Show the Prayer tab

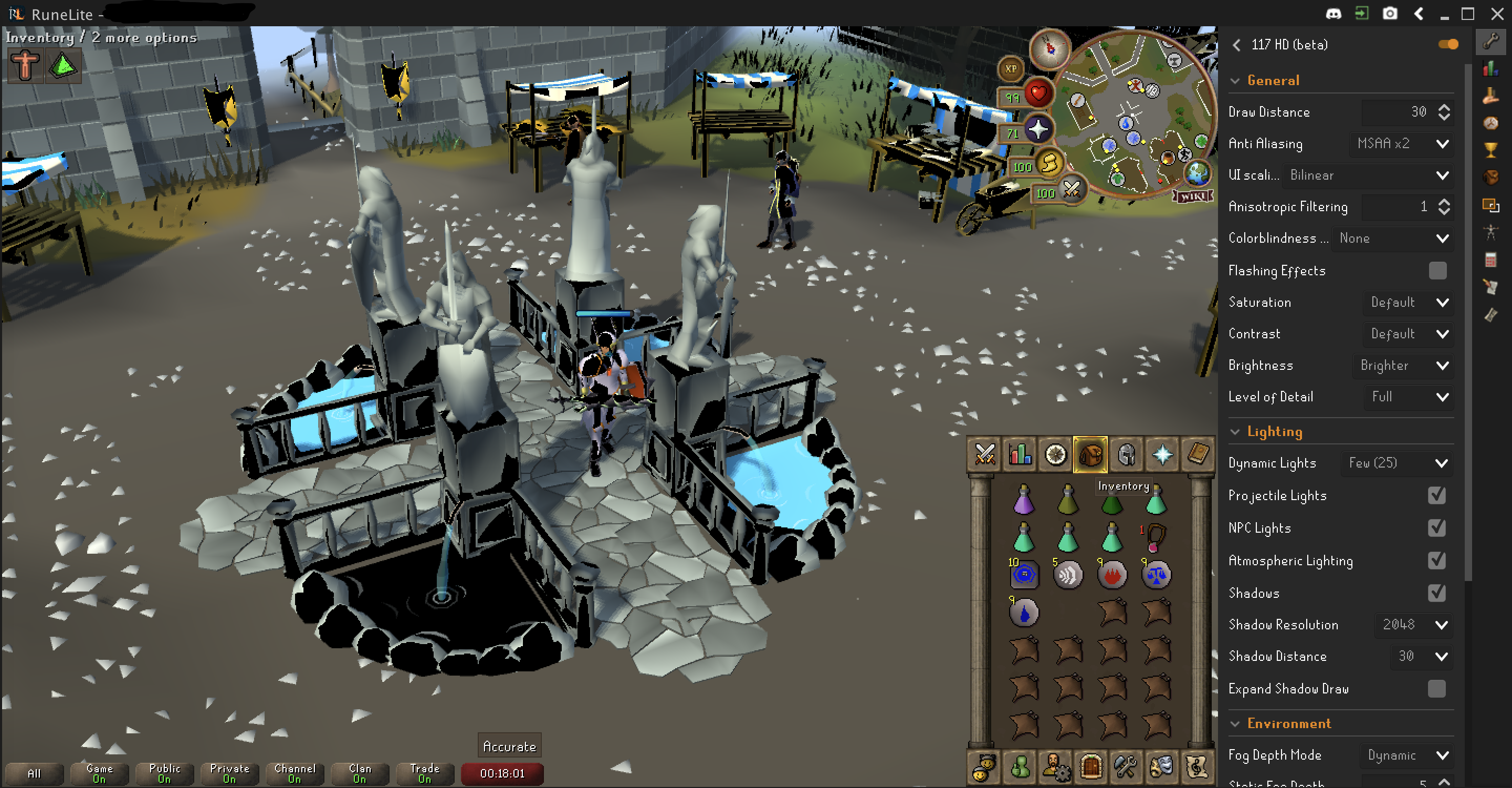point(1162,454)
